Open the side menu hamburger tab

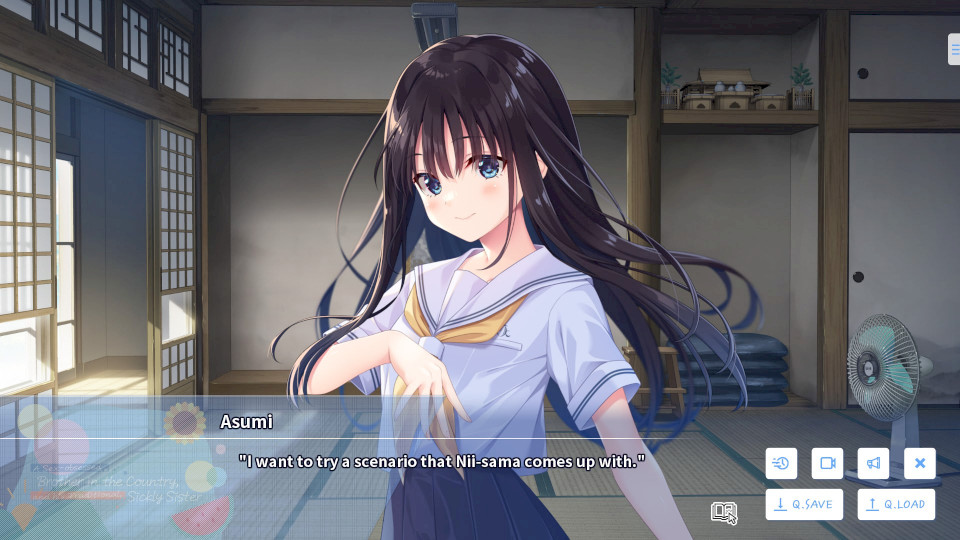pos(954,49)
